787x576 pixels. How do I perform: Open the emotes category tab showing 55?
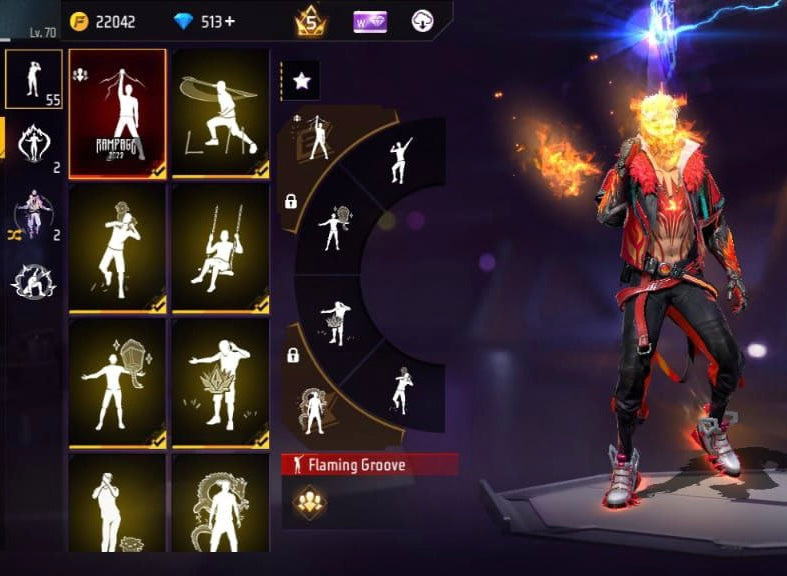[x=34, y=79]
